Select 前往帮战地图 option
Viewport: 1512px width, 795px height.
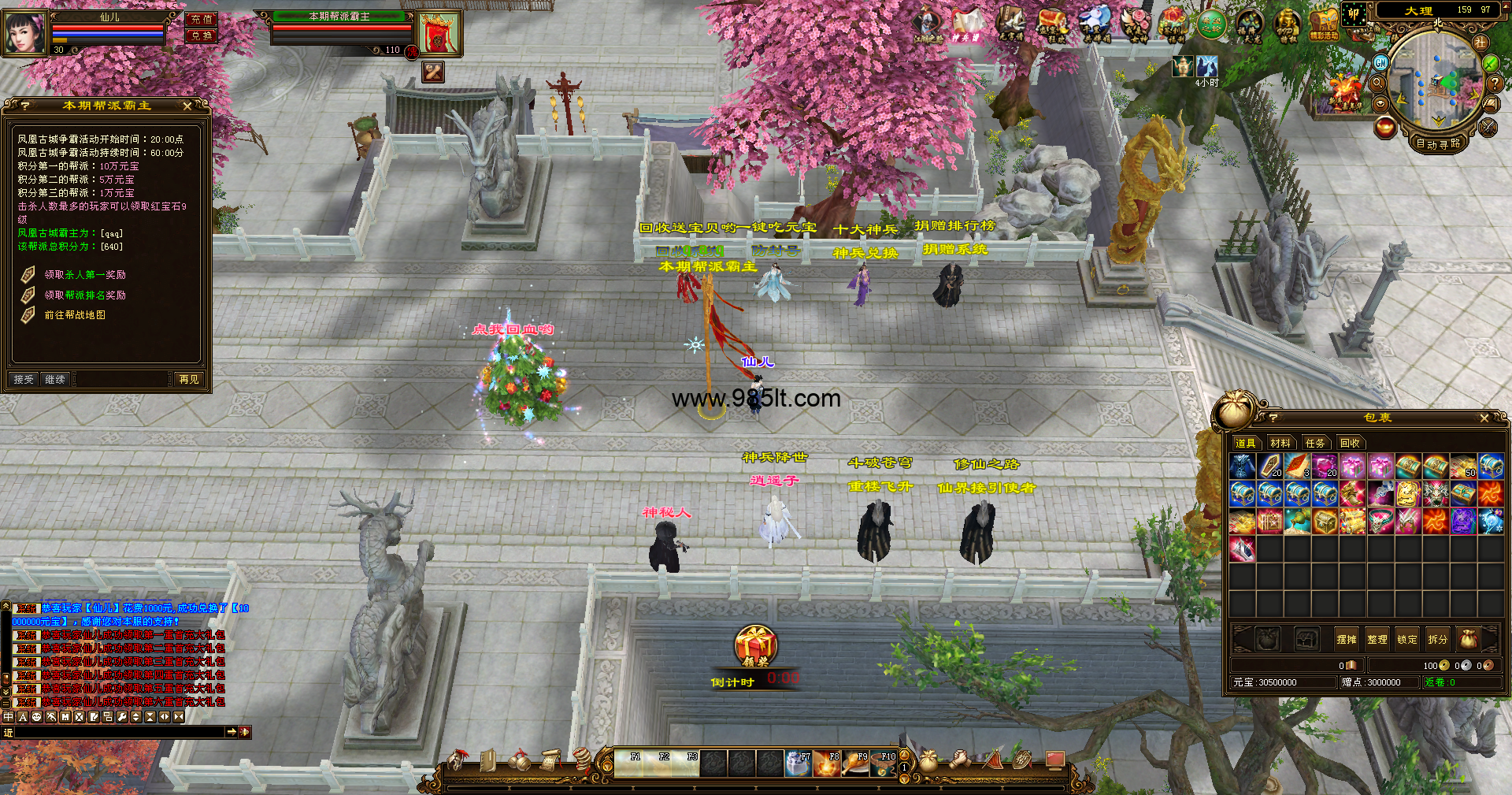pyautogui.click(x=75, y=315)
